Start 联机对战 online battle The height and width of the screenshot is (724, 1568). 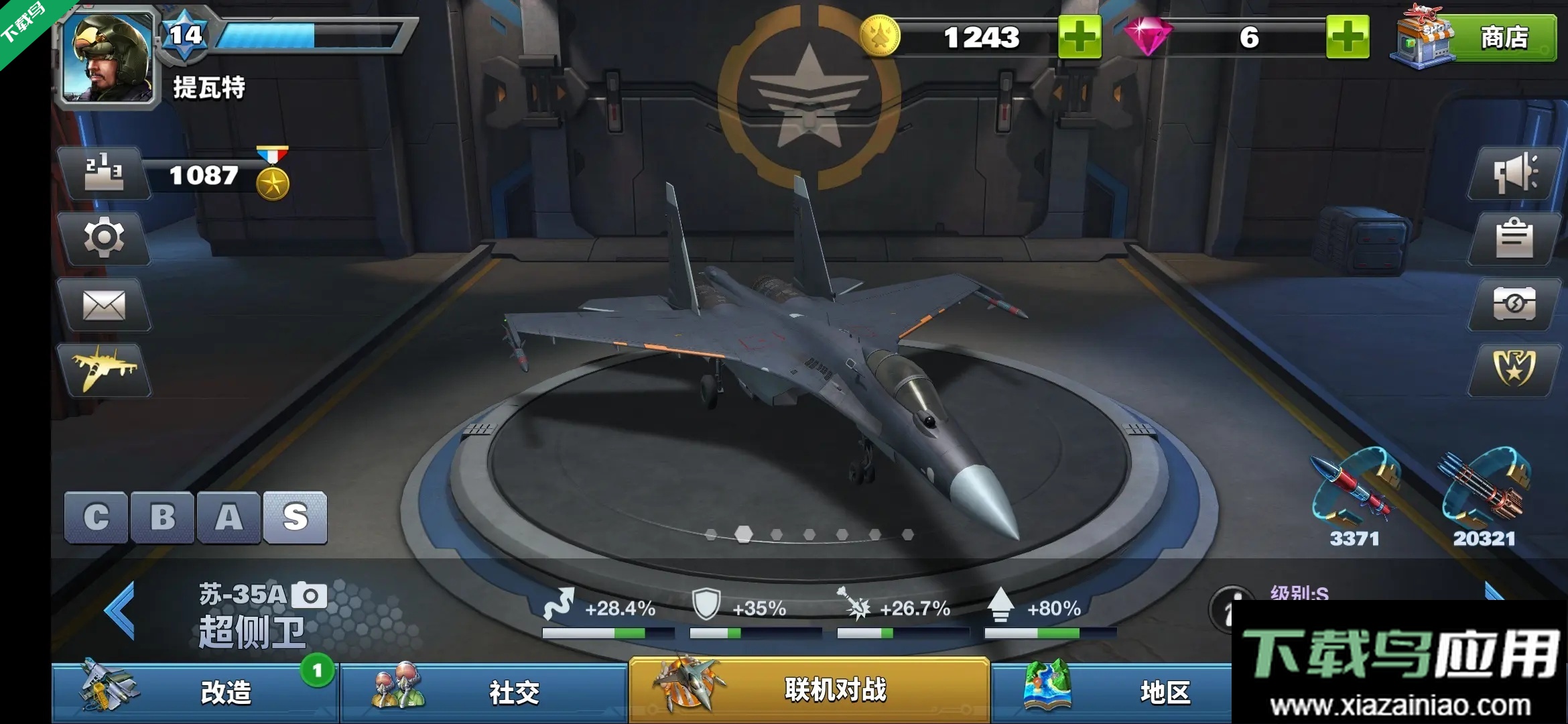(x=809, y=690)
